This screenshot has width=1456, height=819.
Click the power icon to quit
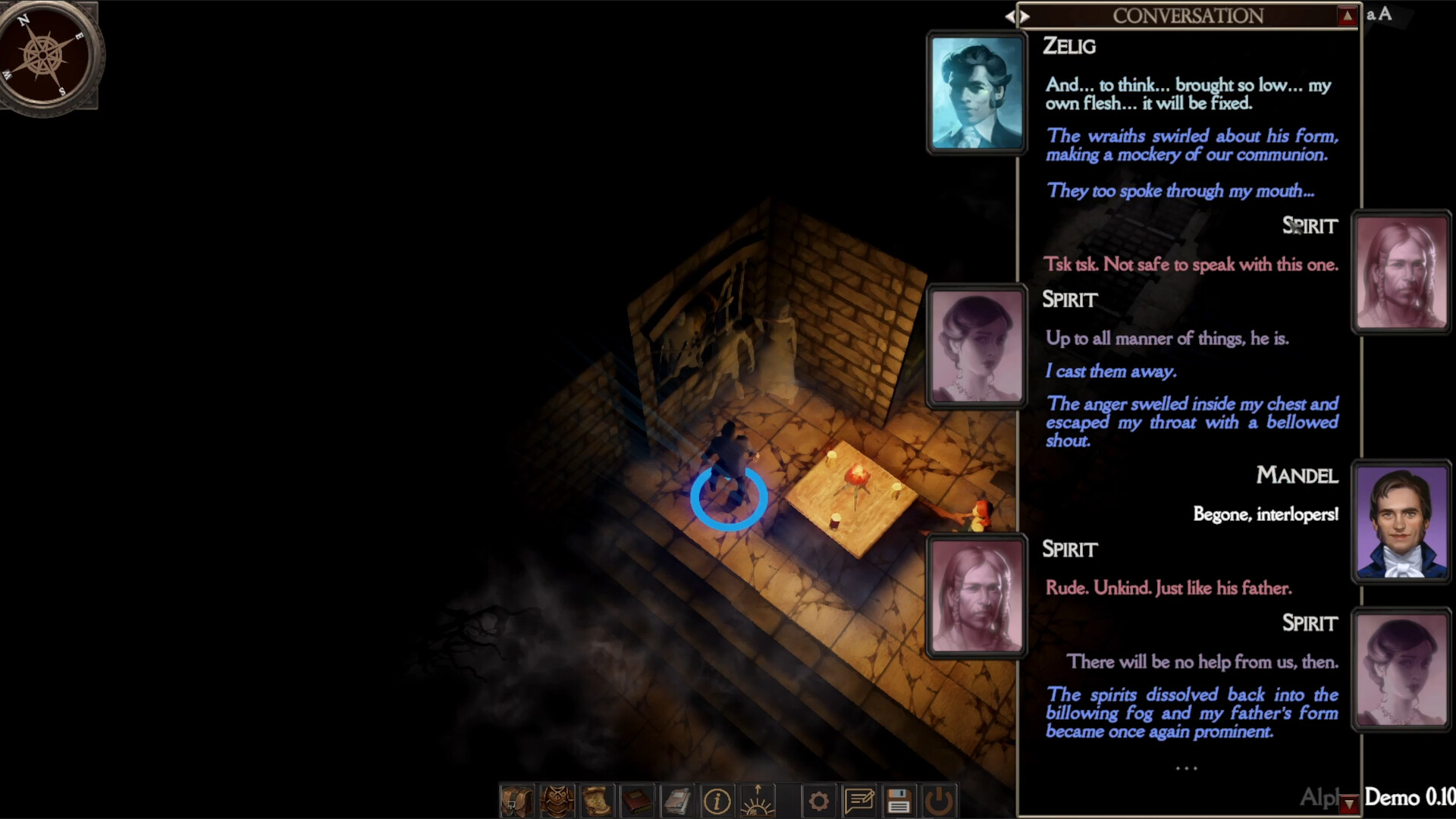point(940,800)
